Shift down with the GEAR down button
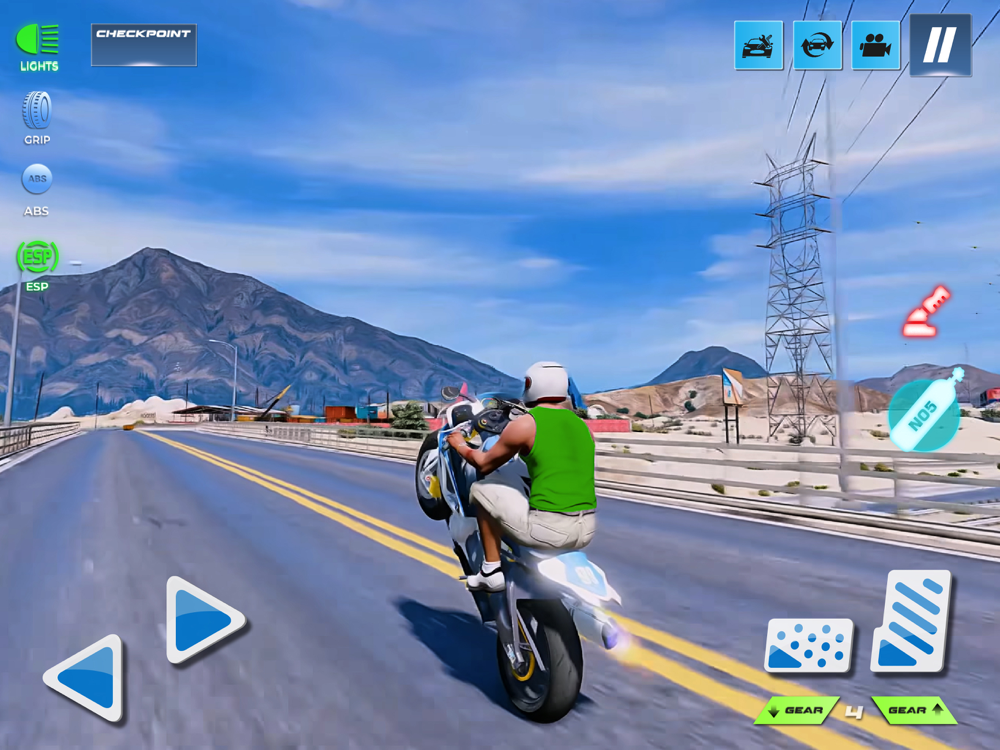The image size is (1000, 750). (x=797, y=710)
